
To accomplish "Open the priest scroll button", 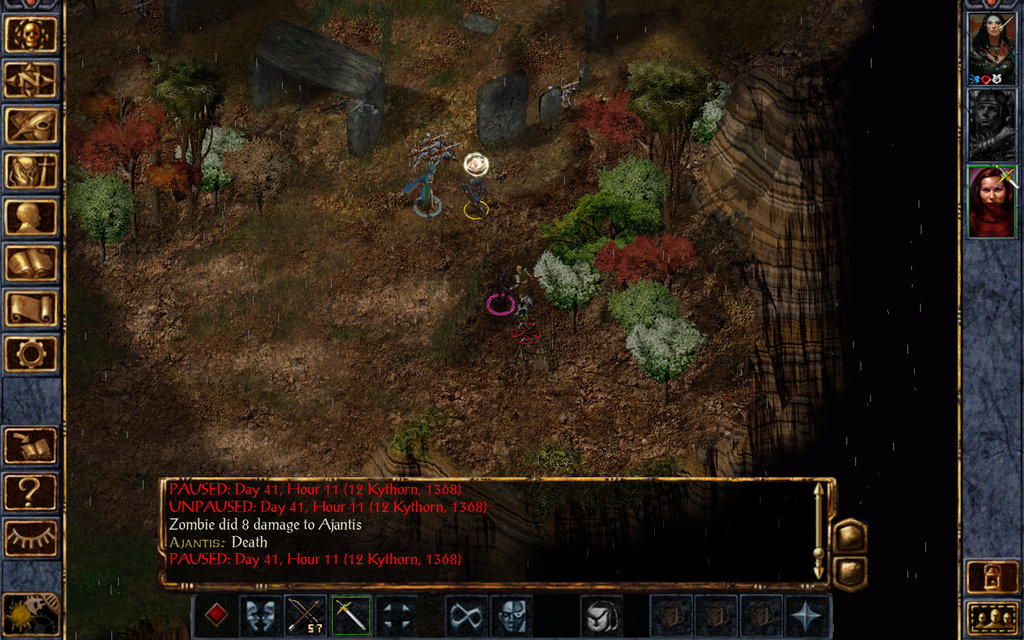I will [x=30, y=308].
